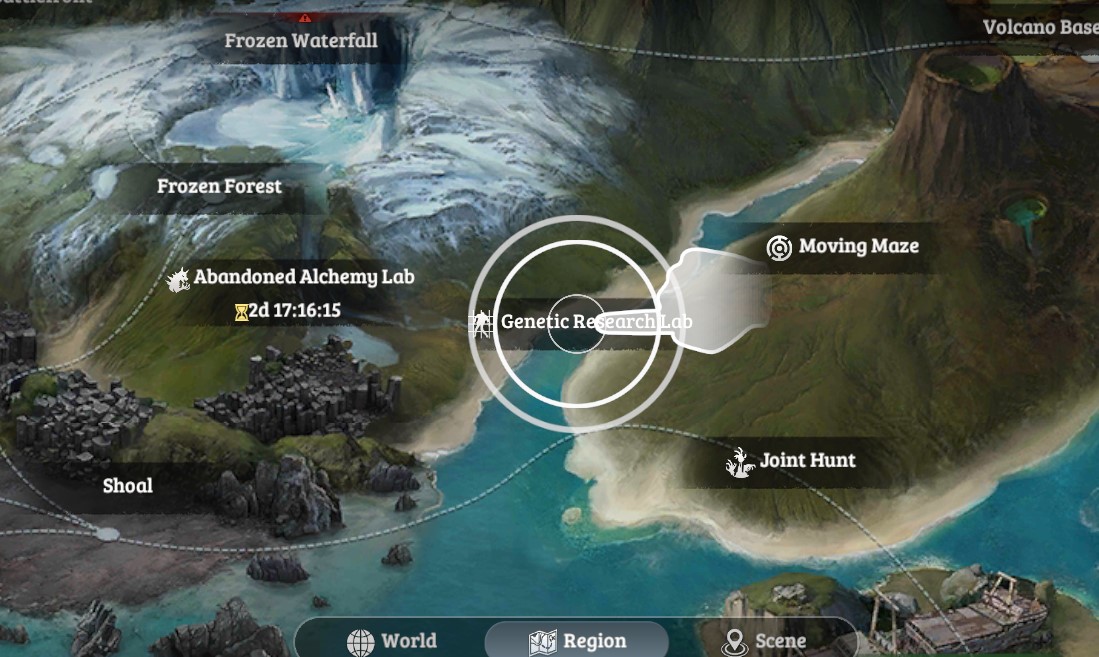Choose the Frozen Forest map marker
The image size is (1099, 657).
pos(219,186)
